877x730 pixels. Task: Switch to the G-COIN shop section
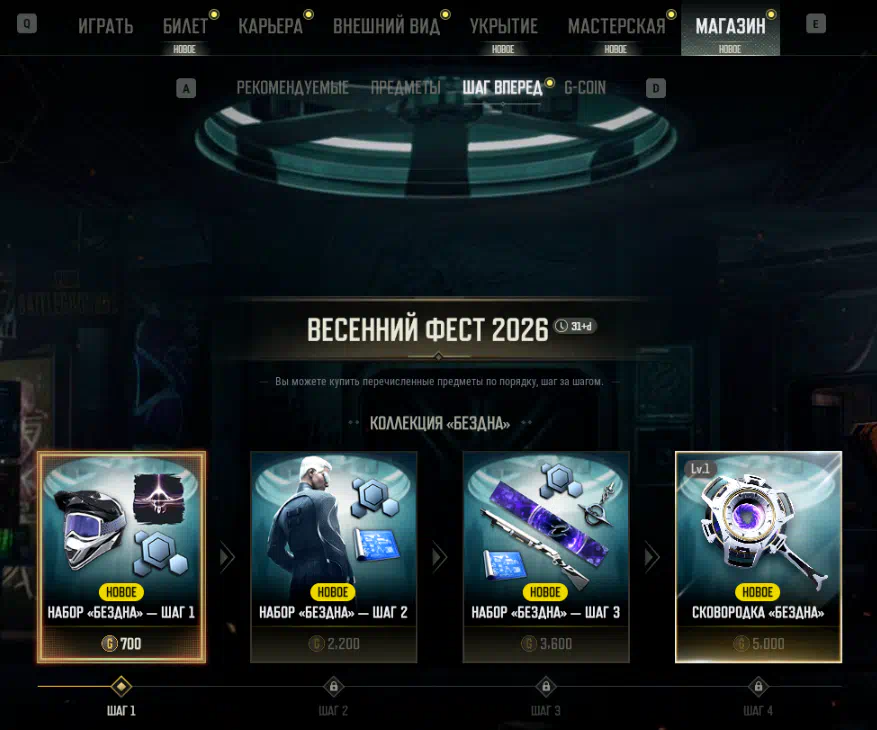pos(585,88)
